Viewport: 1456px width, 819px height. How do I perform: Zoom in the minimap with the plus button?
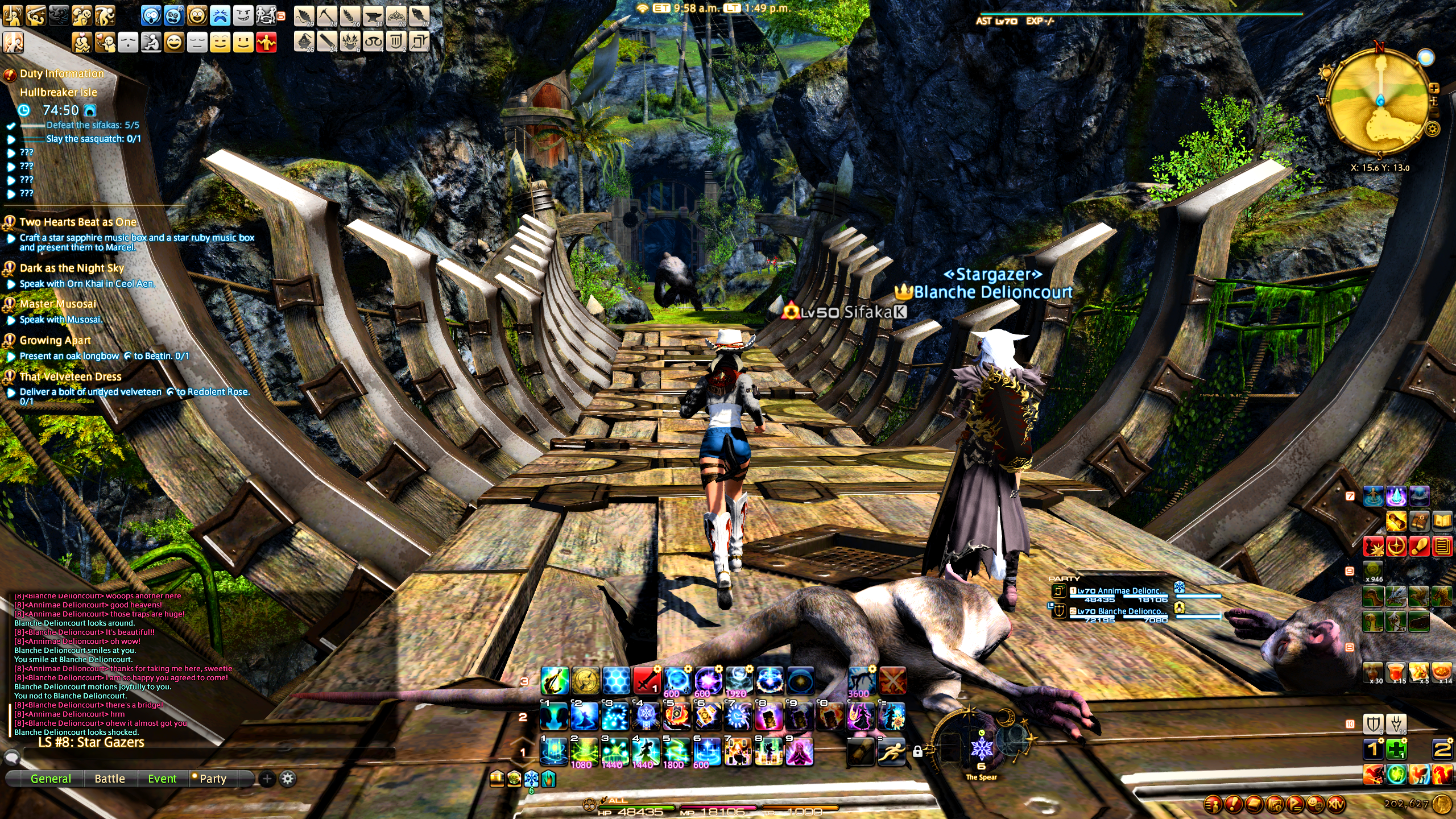tap(1434, 88)
